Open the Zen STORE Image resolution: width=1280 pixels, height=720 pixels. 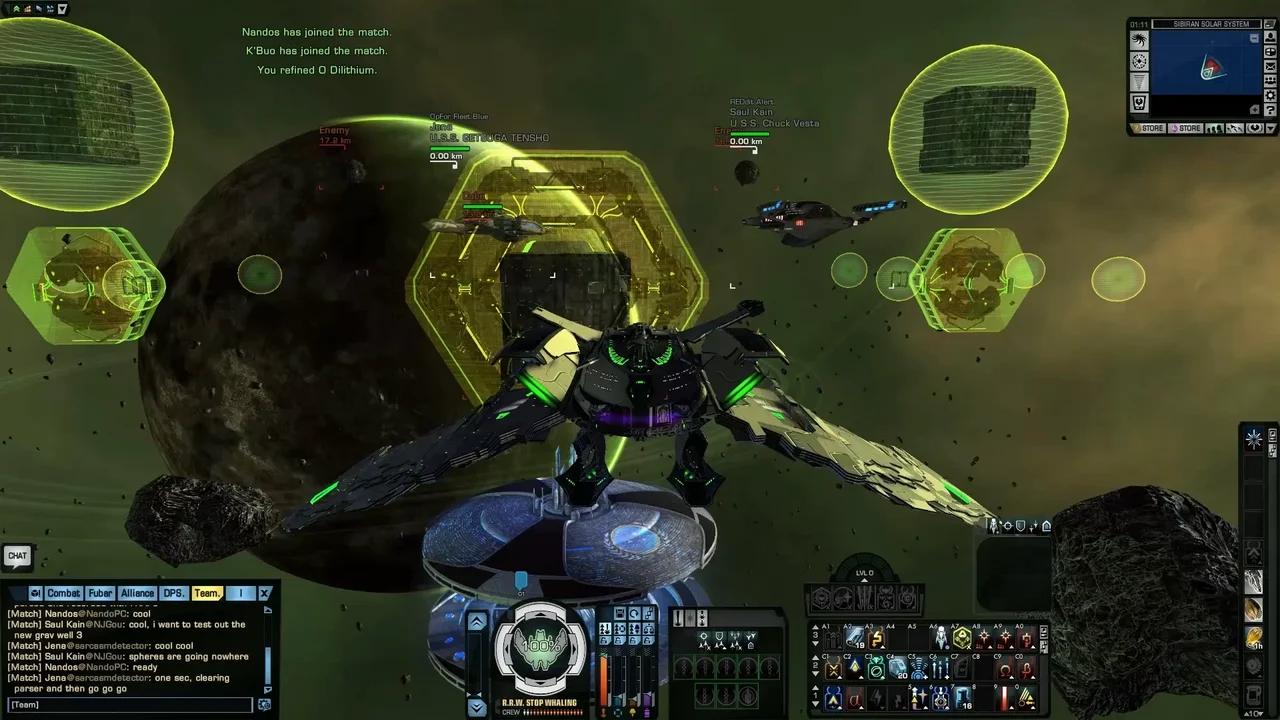1152,128
